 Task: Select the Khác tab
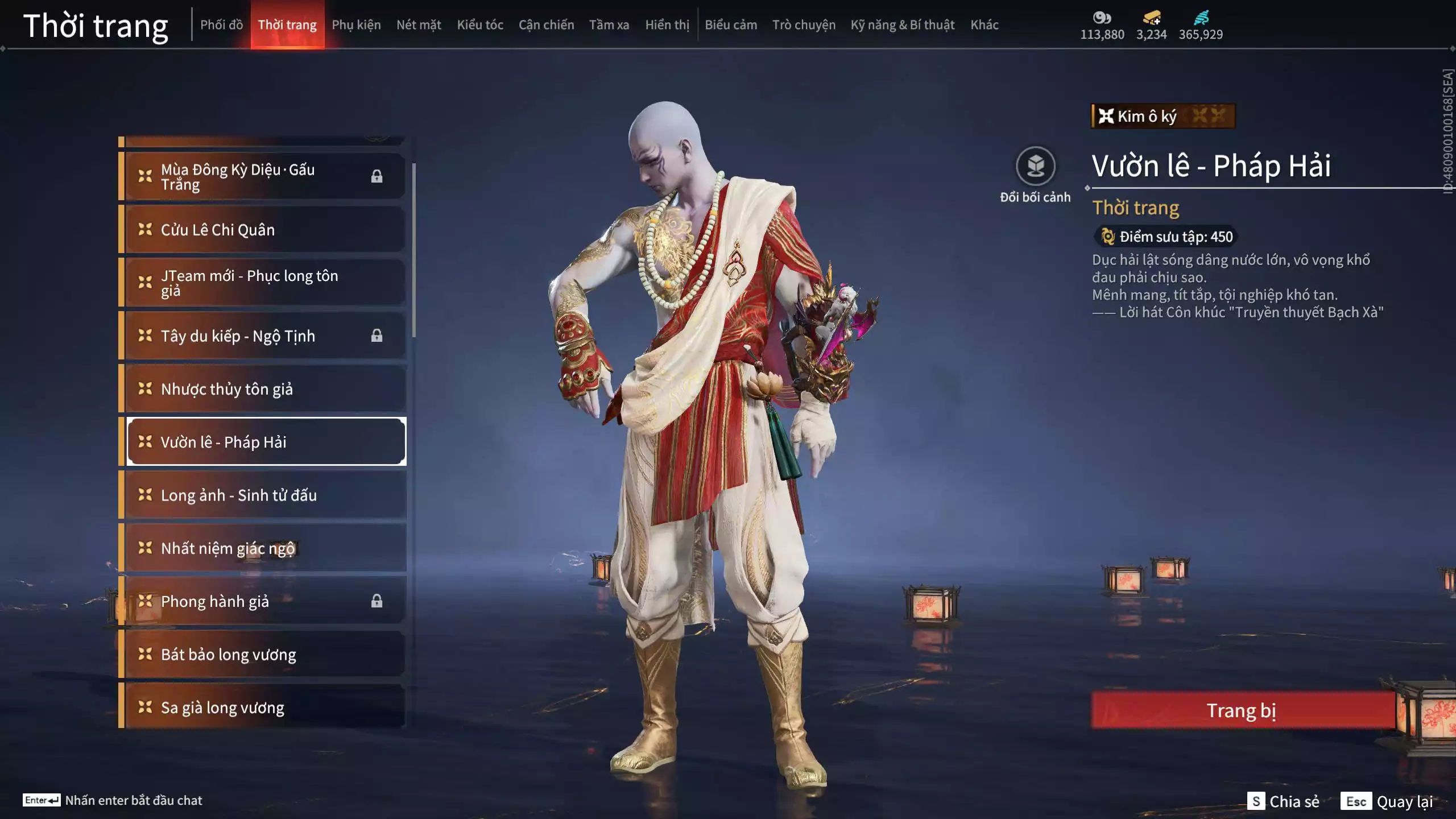click(984, 25)
